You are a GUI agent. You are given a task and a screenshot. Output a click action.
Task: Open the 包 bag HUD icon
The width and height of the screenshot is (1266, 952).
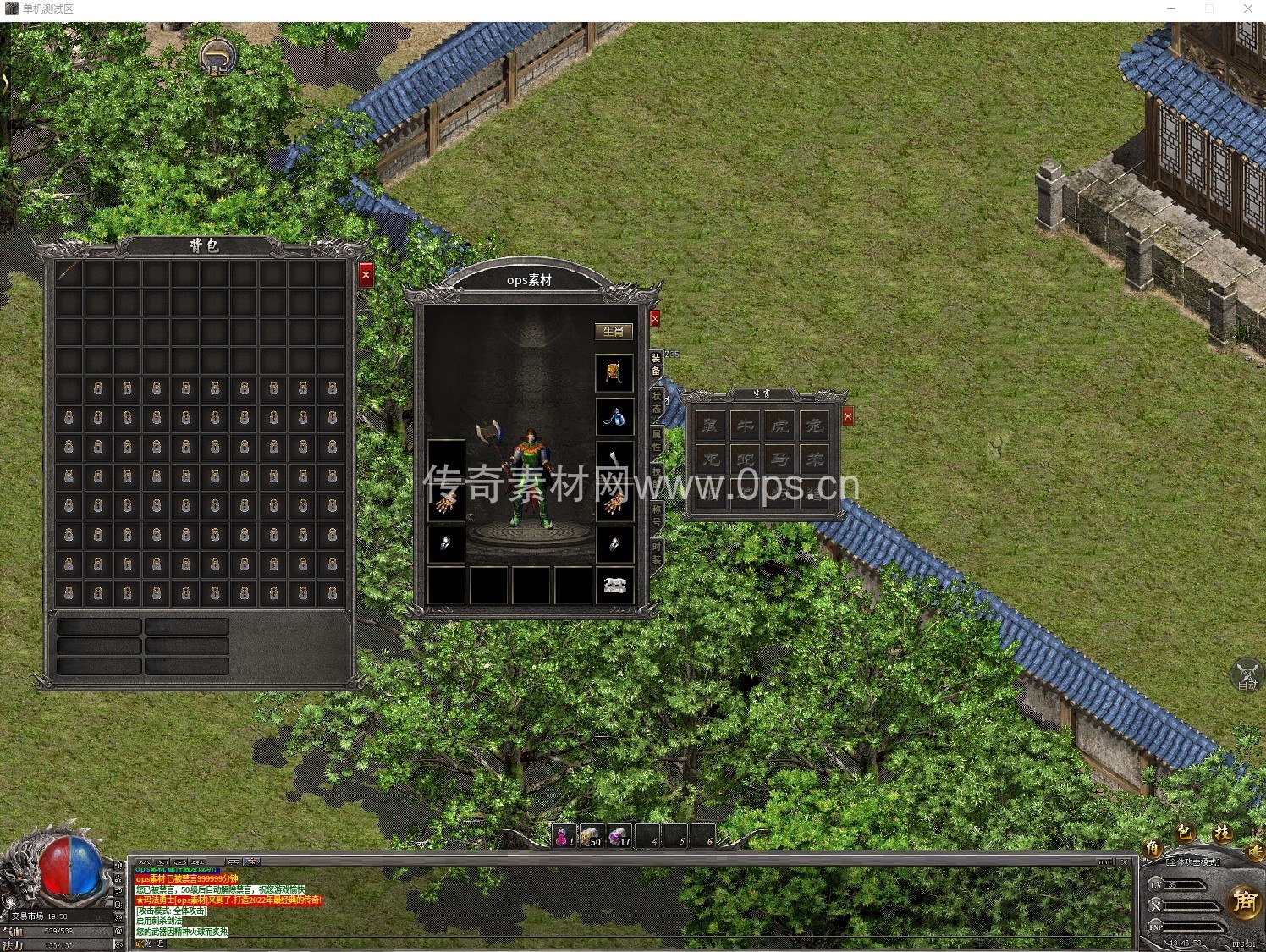(x=1186, y=833)
